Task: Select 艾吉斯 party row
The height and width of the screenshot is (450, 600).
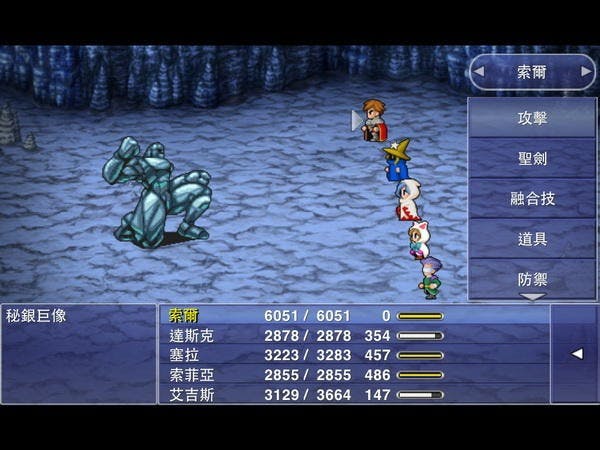Action: pyautogui.click(x=192, y=394)
